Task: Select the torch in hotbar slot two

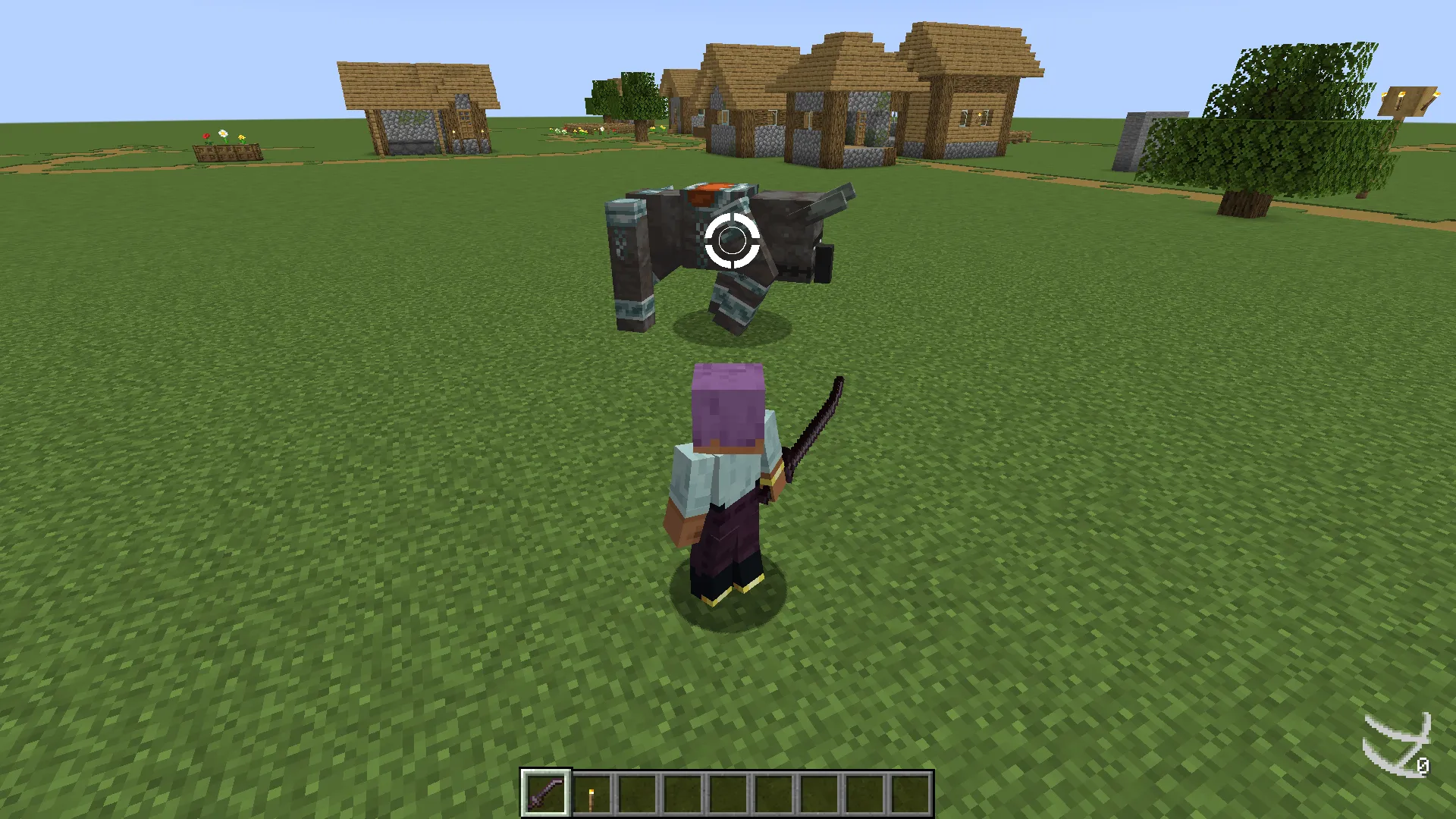Action: (x=591, y=793)
